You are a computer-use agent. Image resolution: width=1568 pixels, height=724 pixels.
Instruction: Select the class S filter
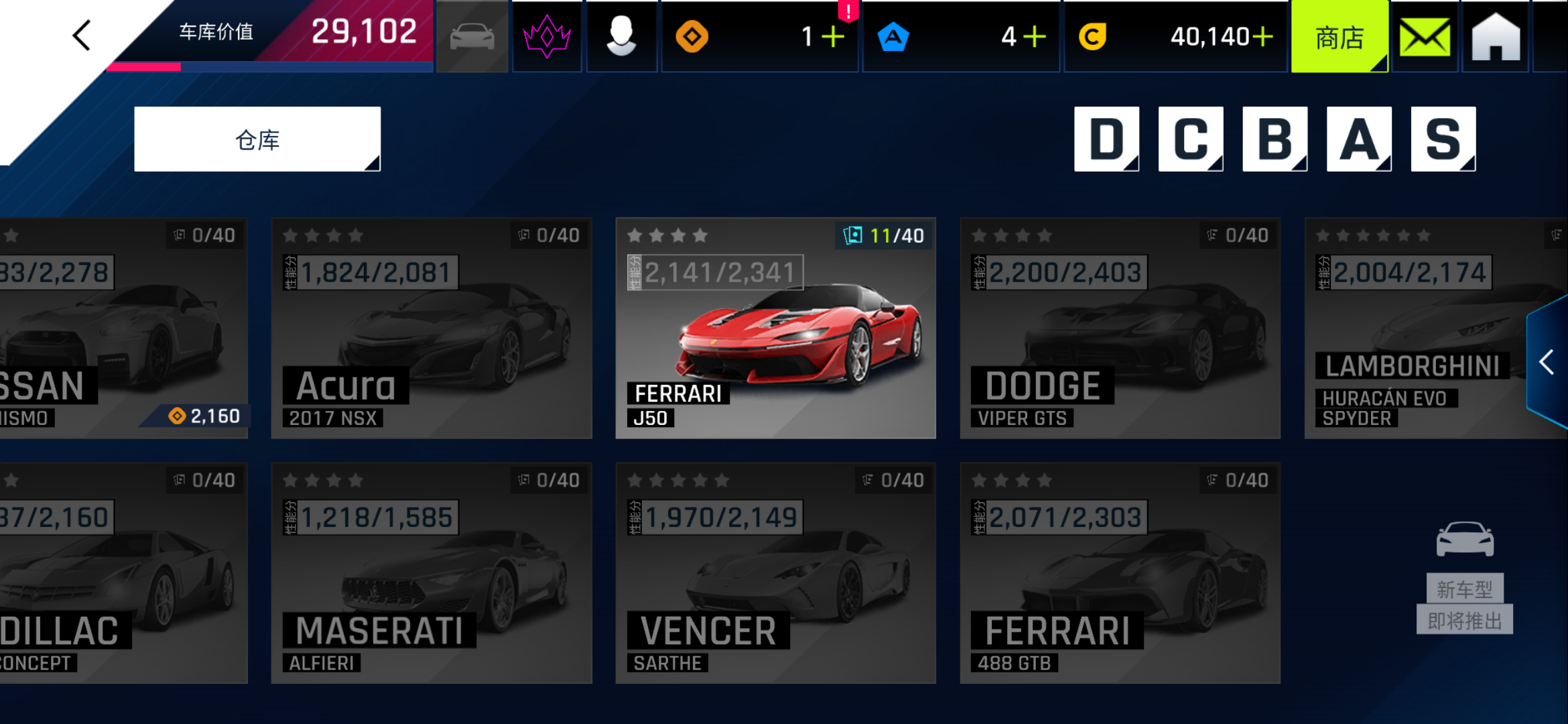coord(1443,139)
